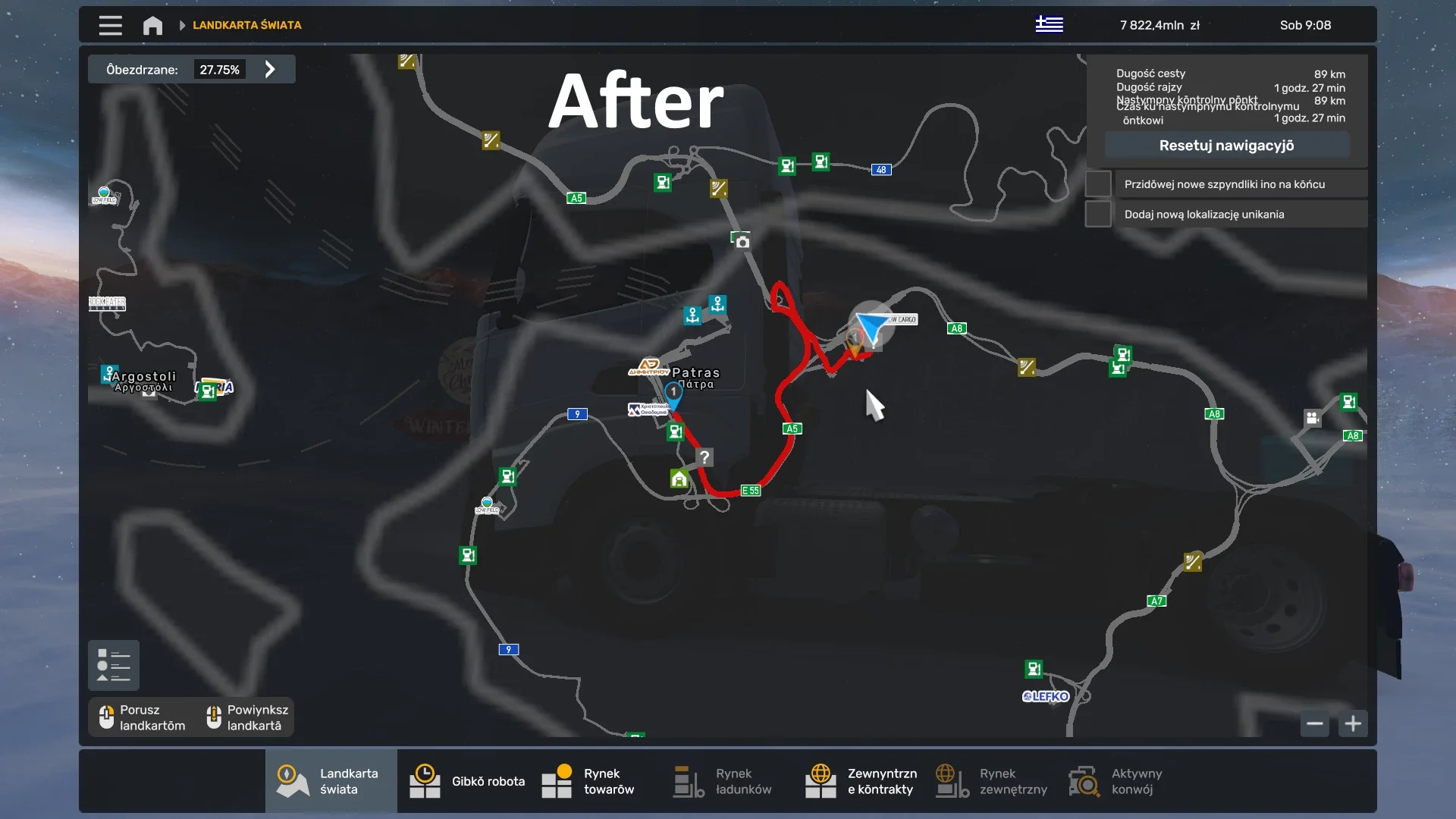Select the viewpoint camera icon on the map

[x=742, y=240]
